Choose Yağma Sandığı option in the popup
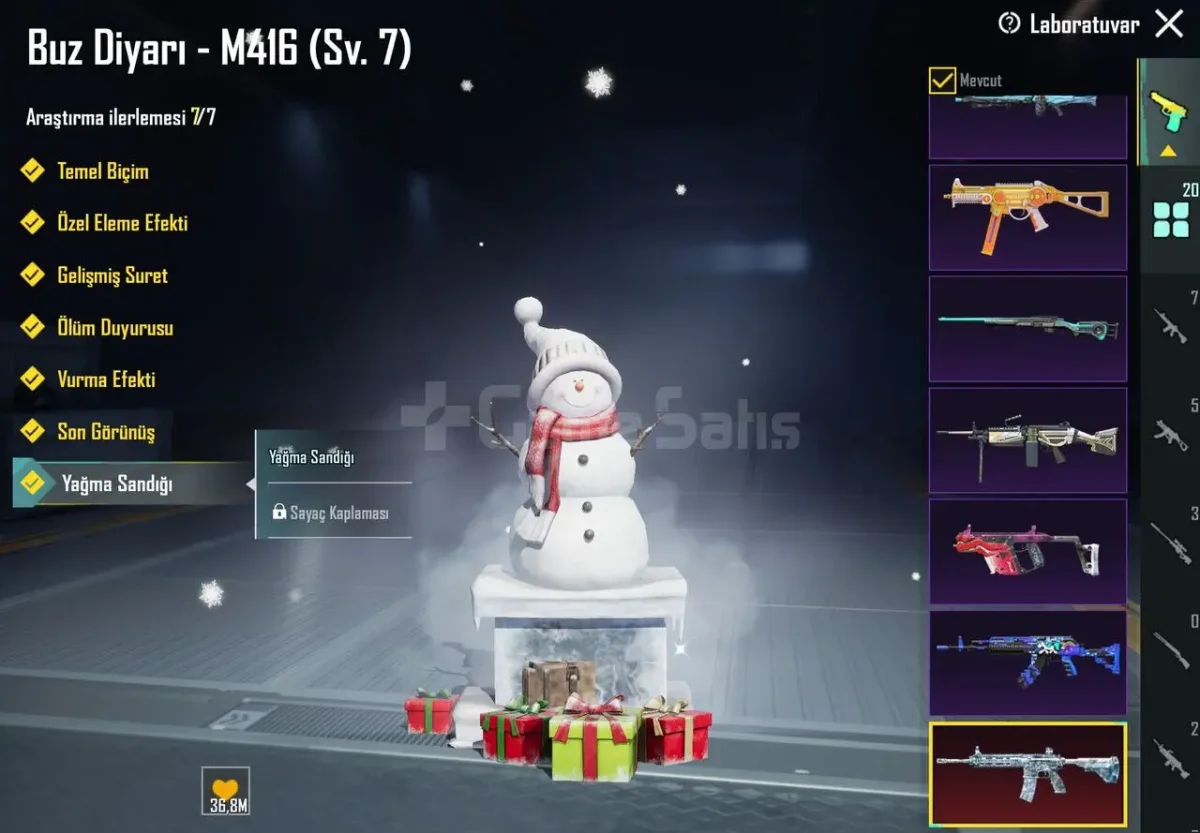This screenshot has width=1200, height=833. [312, 457]
